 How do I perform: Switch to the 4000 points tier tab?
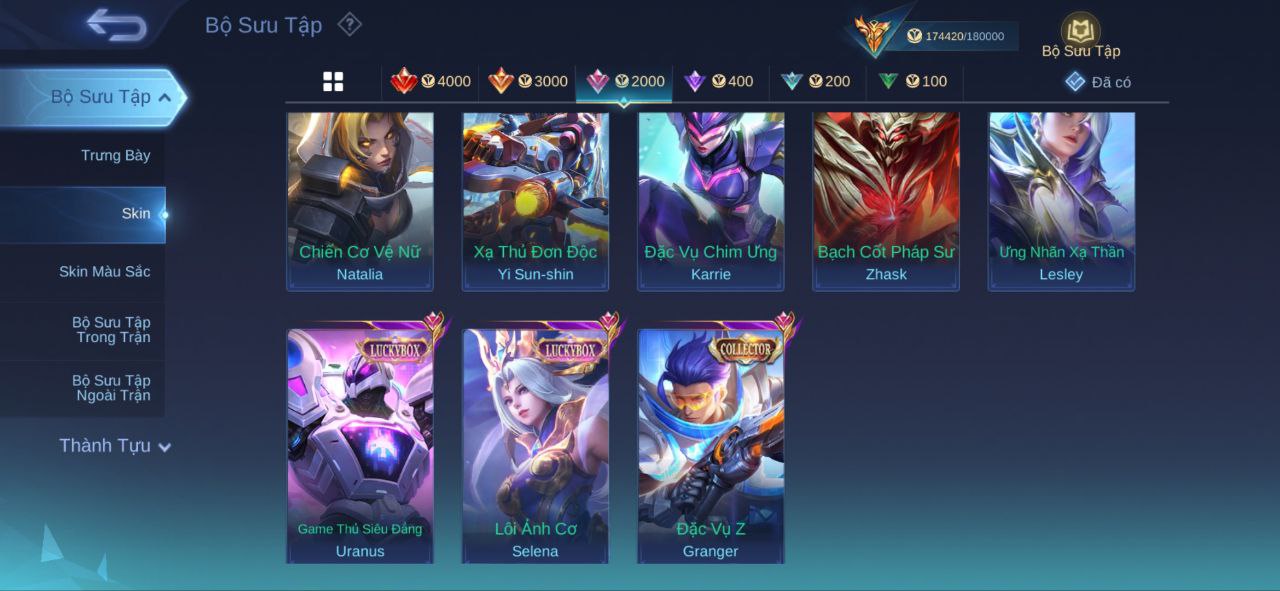pos(431,82)
